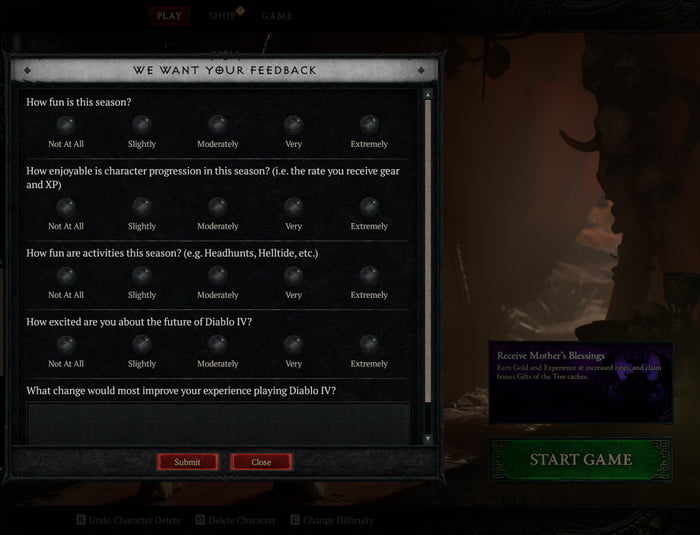Submit the feedback survey
Viewport: 700px width, 535px height.
click(187, 462)
